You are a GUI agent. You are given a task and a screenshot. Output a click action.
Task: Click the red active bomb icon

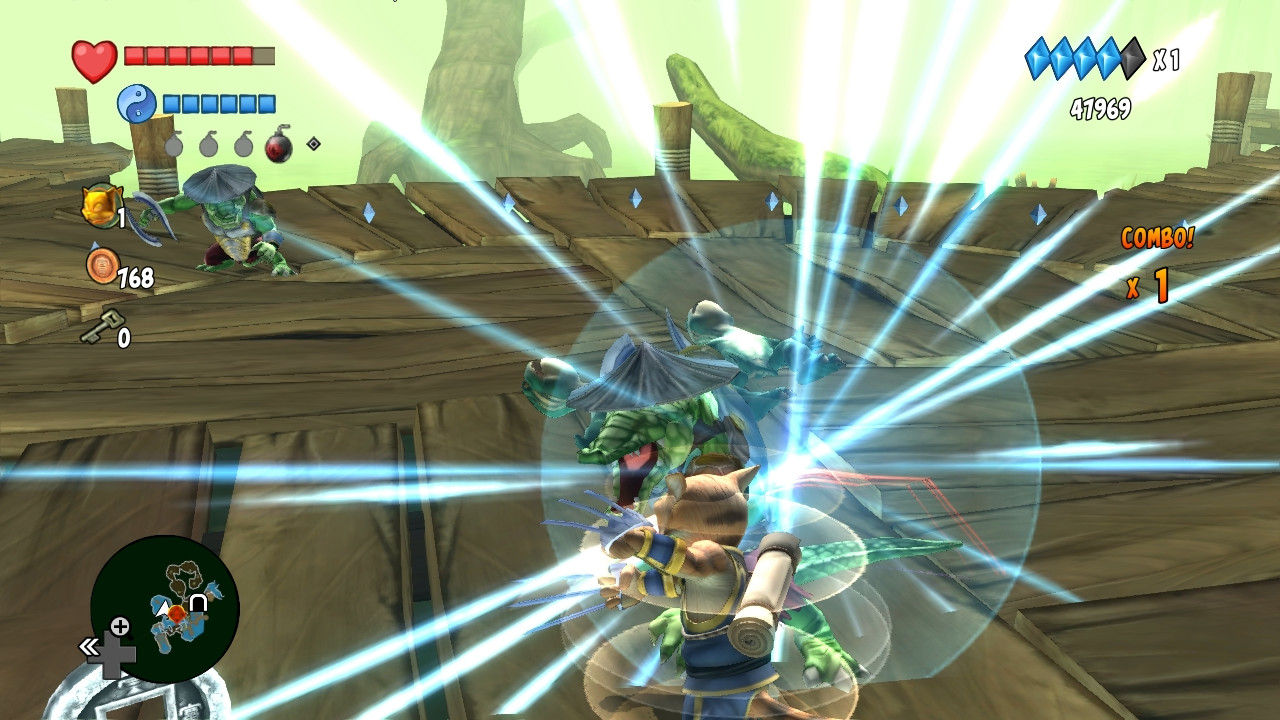pos(277,146)
